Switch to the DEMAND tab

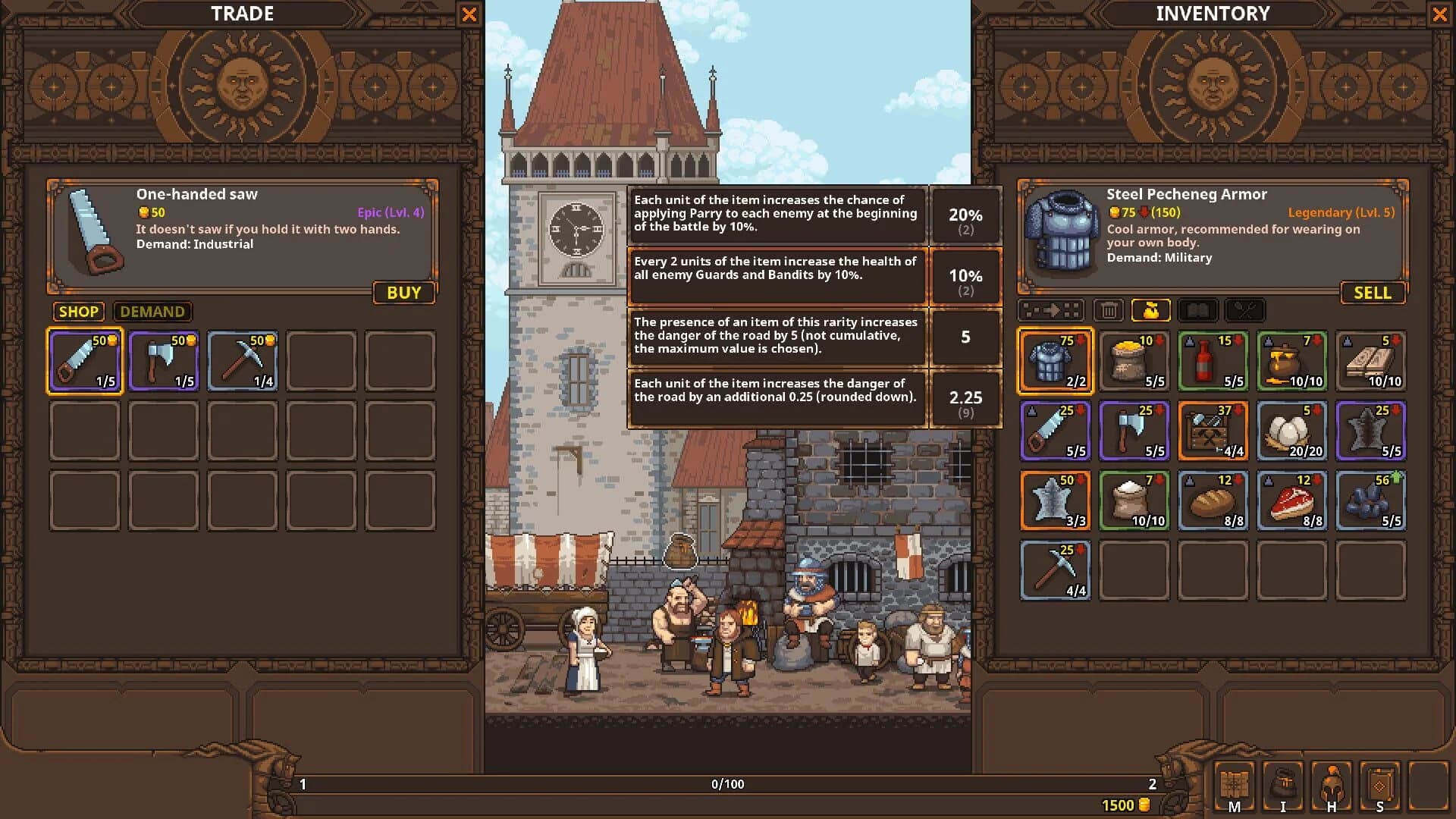(152, 312)
